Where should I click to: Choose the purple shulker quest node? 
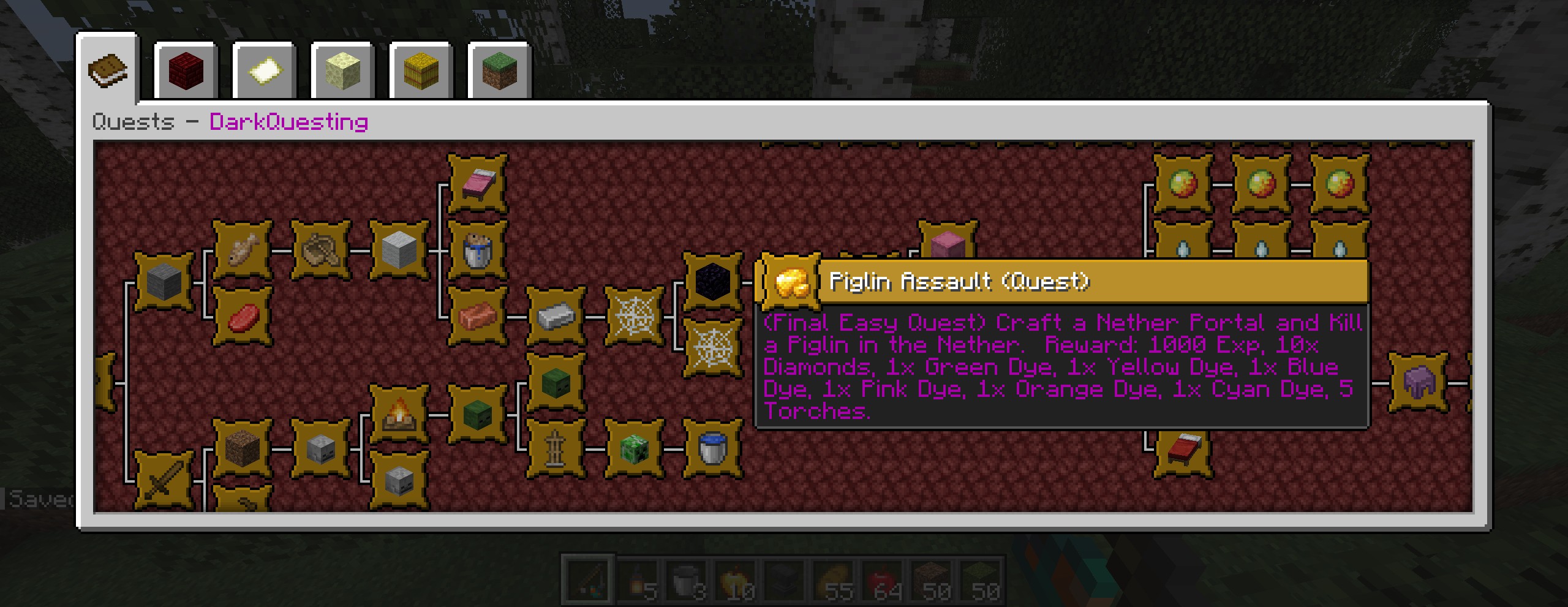[1418, 383]
